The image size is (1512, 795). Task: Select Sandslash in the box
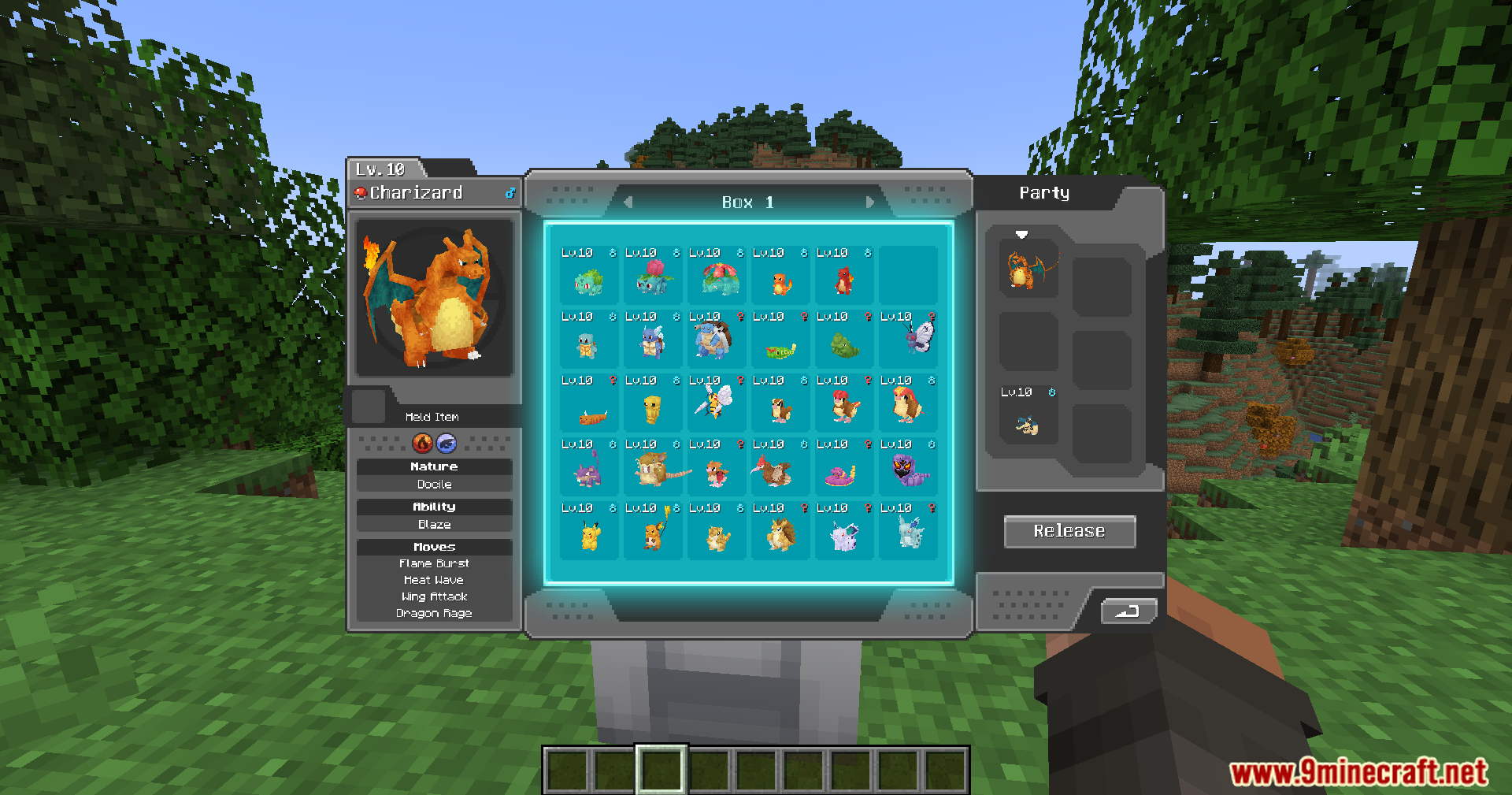click(780, 533)
